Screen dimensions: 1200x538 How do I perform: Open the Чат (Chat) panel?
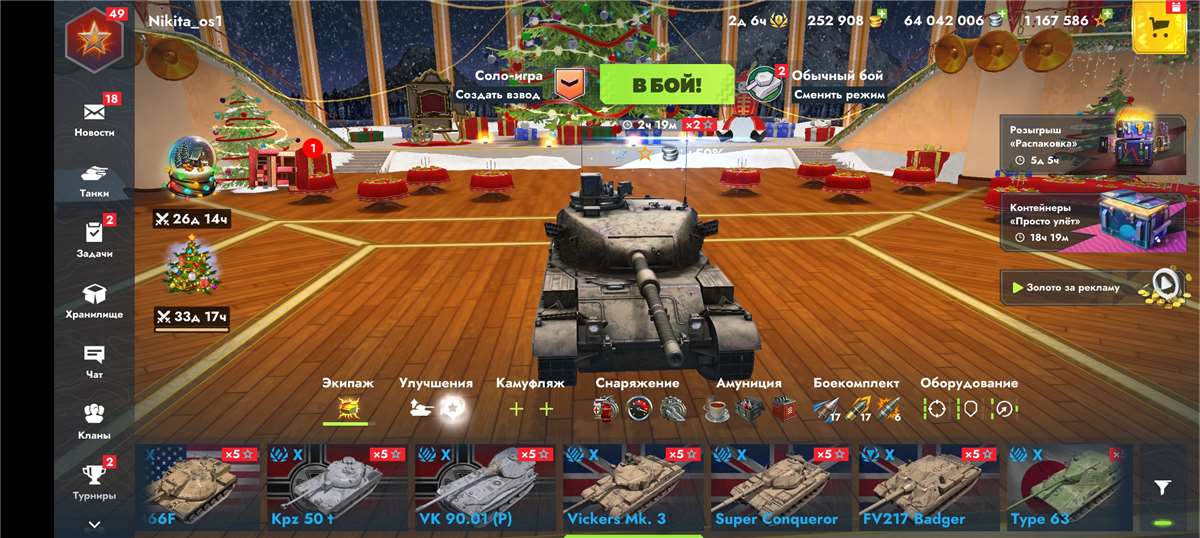[94, 361]
